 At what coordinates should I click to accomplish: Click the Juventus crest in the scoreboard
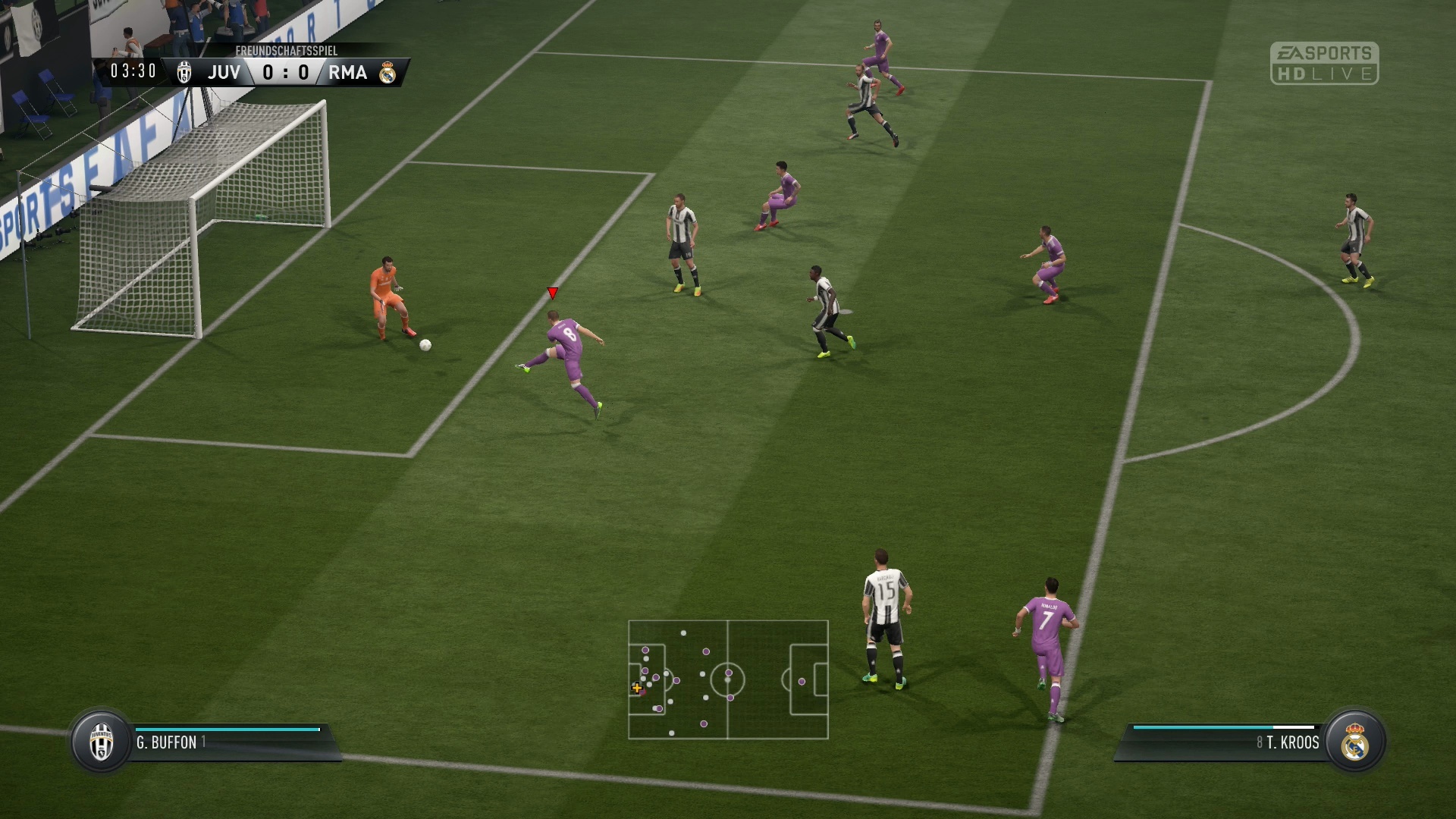point(182,72)
